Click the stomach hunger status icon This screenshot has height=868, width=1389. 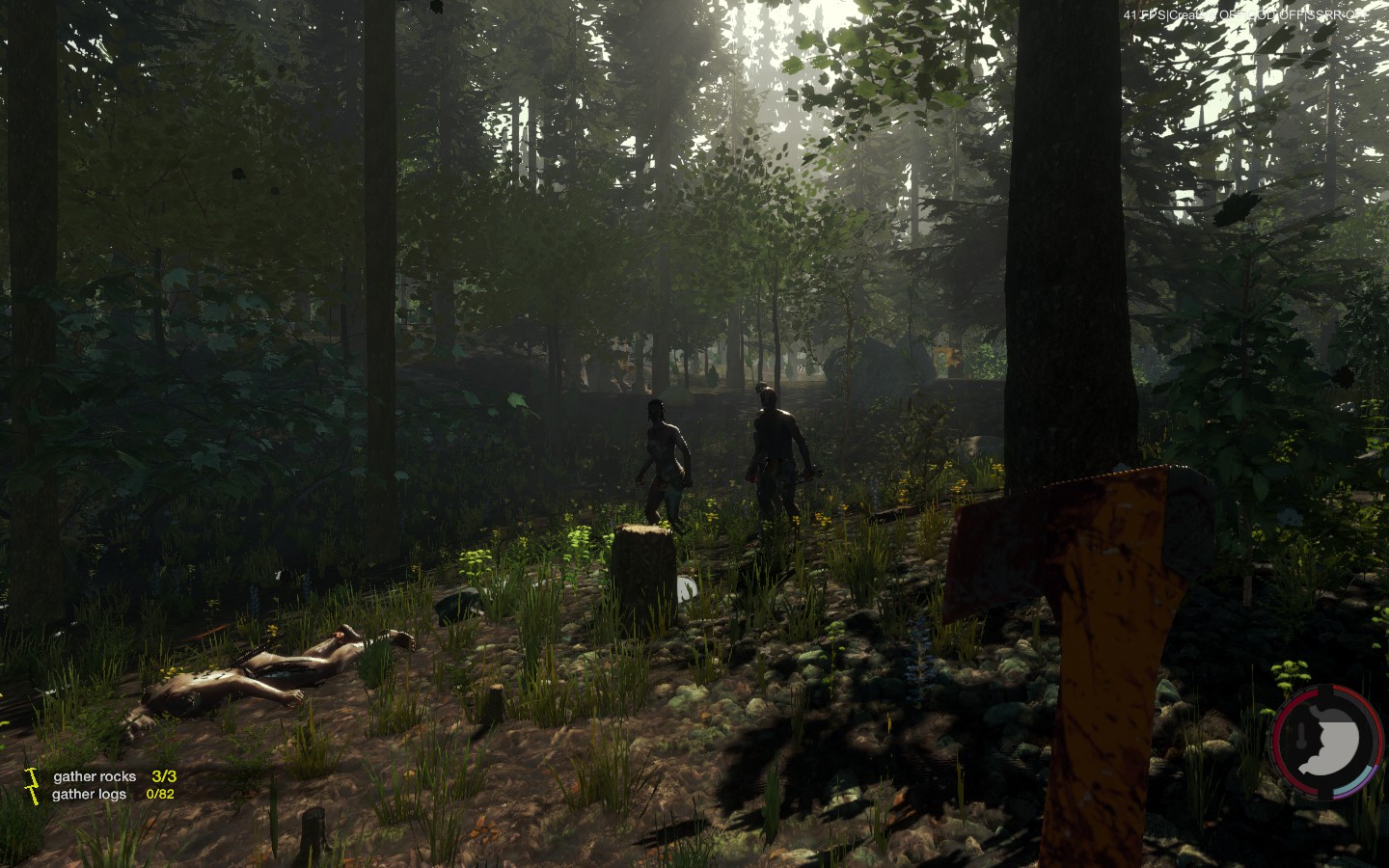pos(1328,743)
